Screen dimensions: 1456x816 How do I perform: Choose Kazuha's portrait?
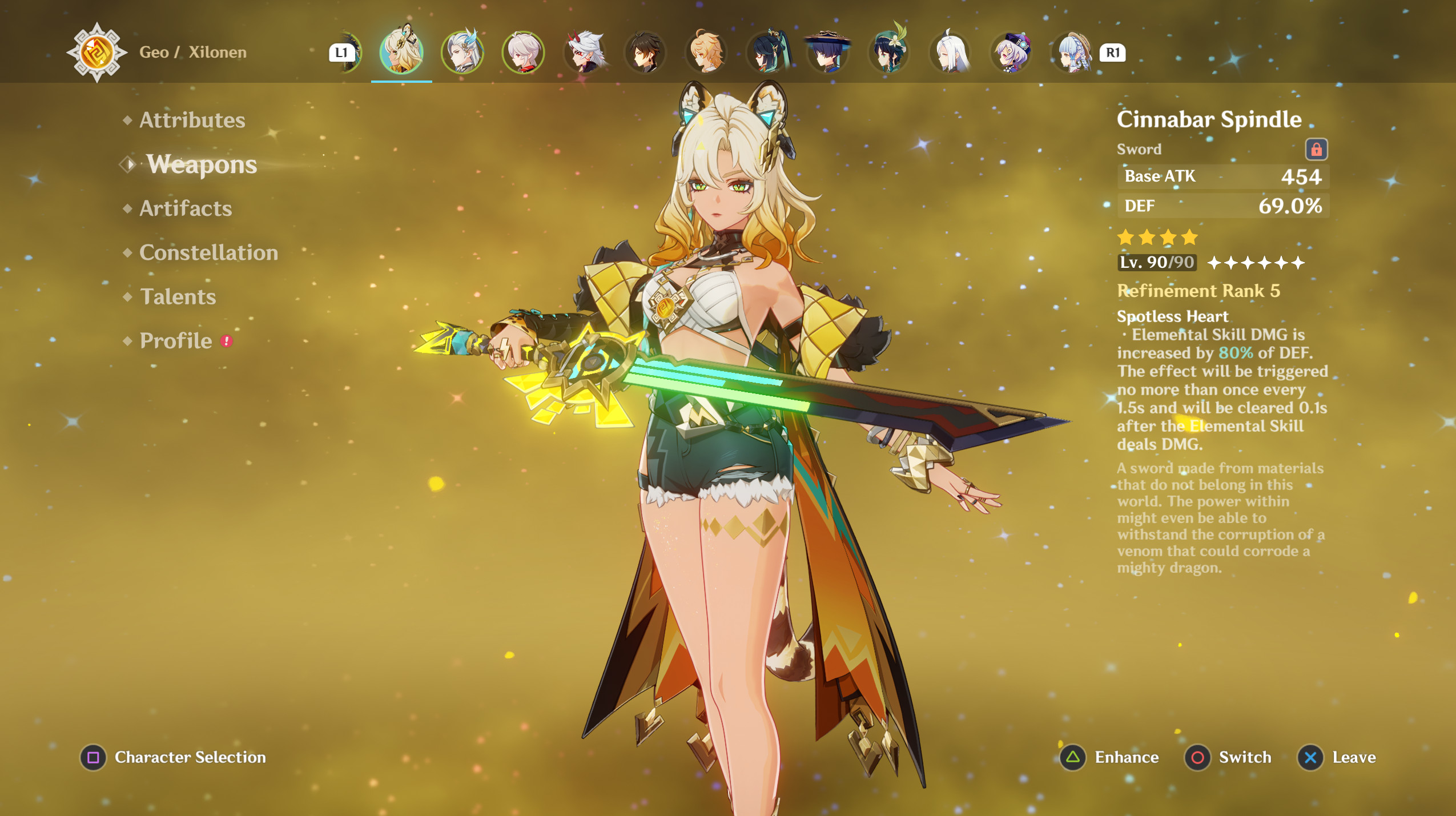(x=523, y=53)
